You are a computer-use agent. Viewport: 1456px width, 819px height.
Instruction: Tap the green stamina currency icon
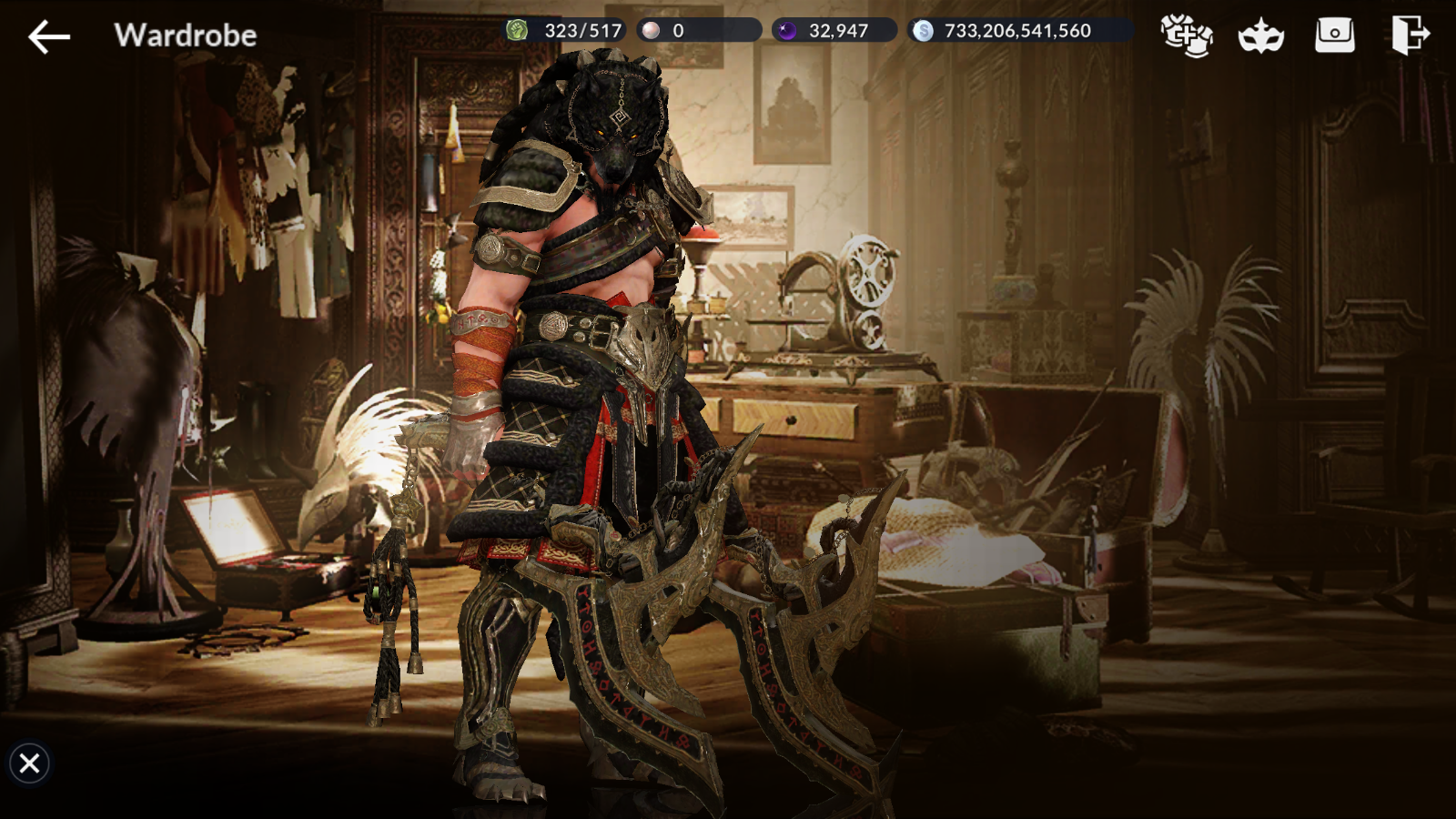pos(517,31)
